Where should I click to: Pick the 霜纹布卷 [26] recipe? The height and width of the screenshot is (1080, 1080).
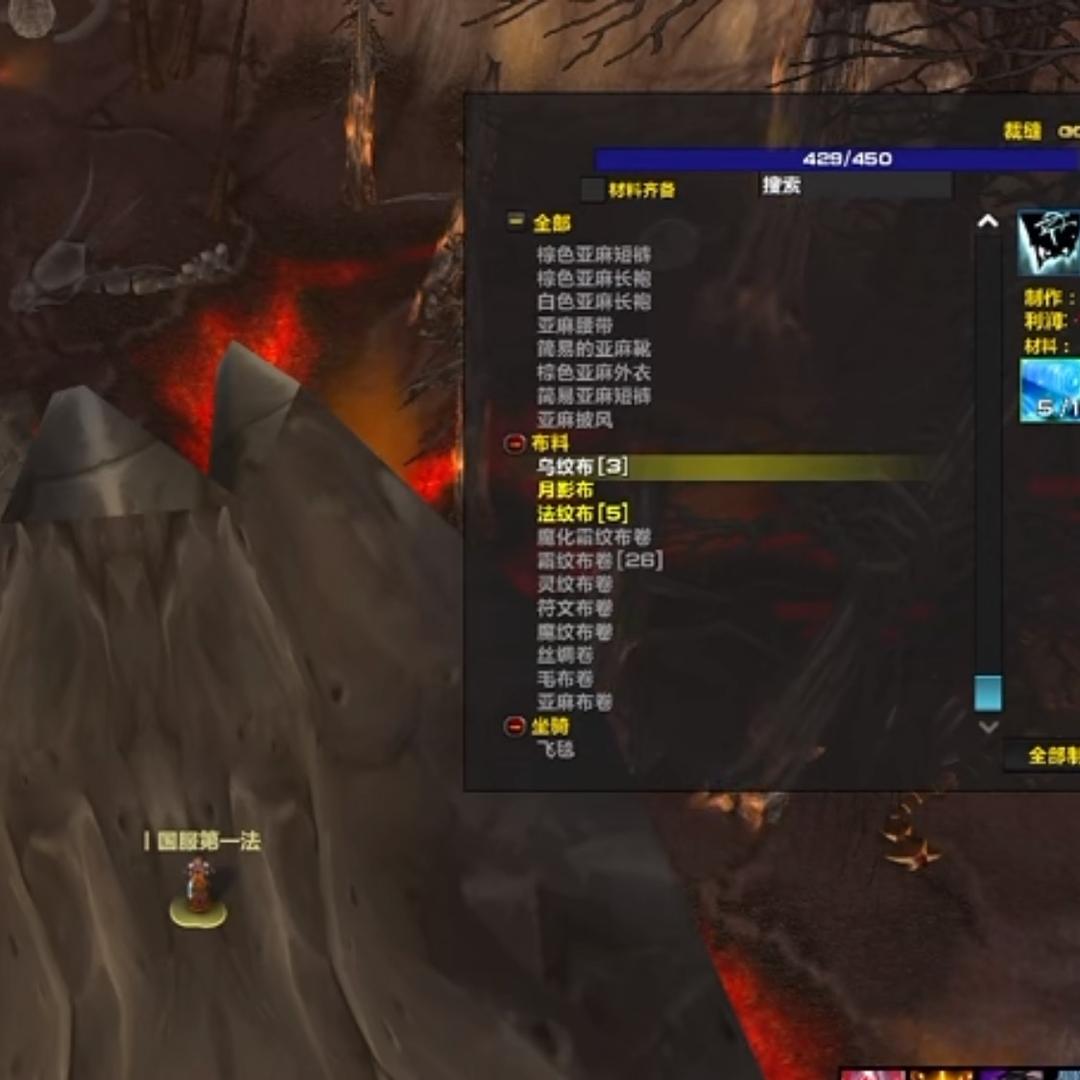[x=600, y=561]
